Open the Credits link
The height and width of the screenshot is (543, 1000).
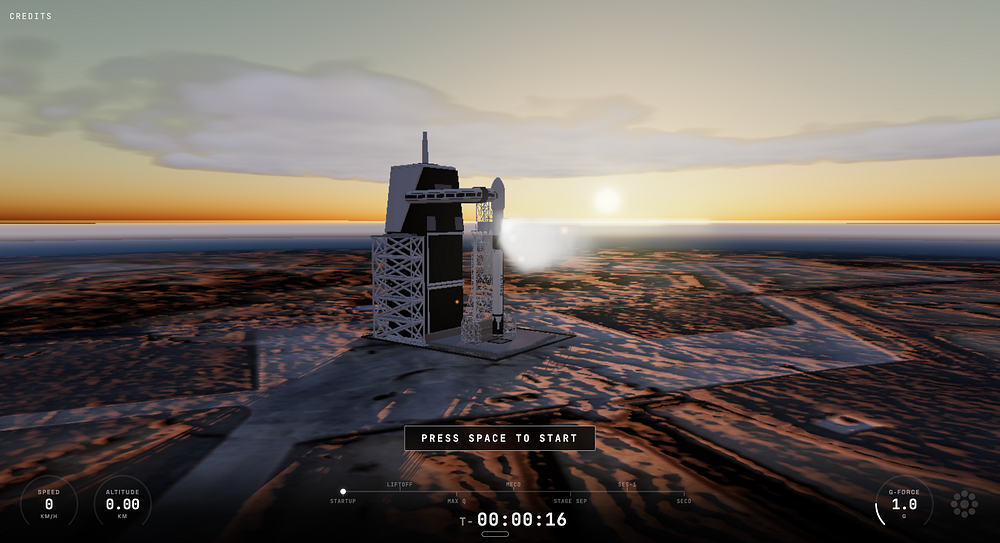click(x=31, y=17)
